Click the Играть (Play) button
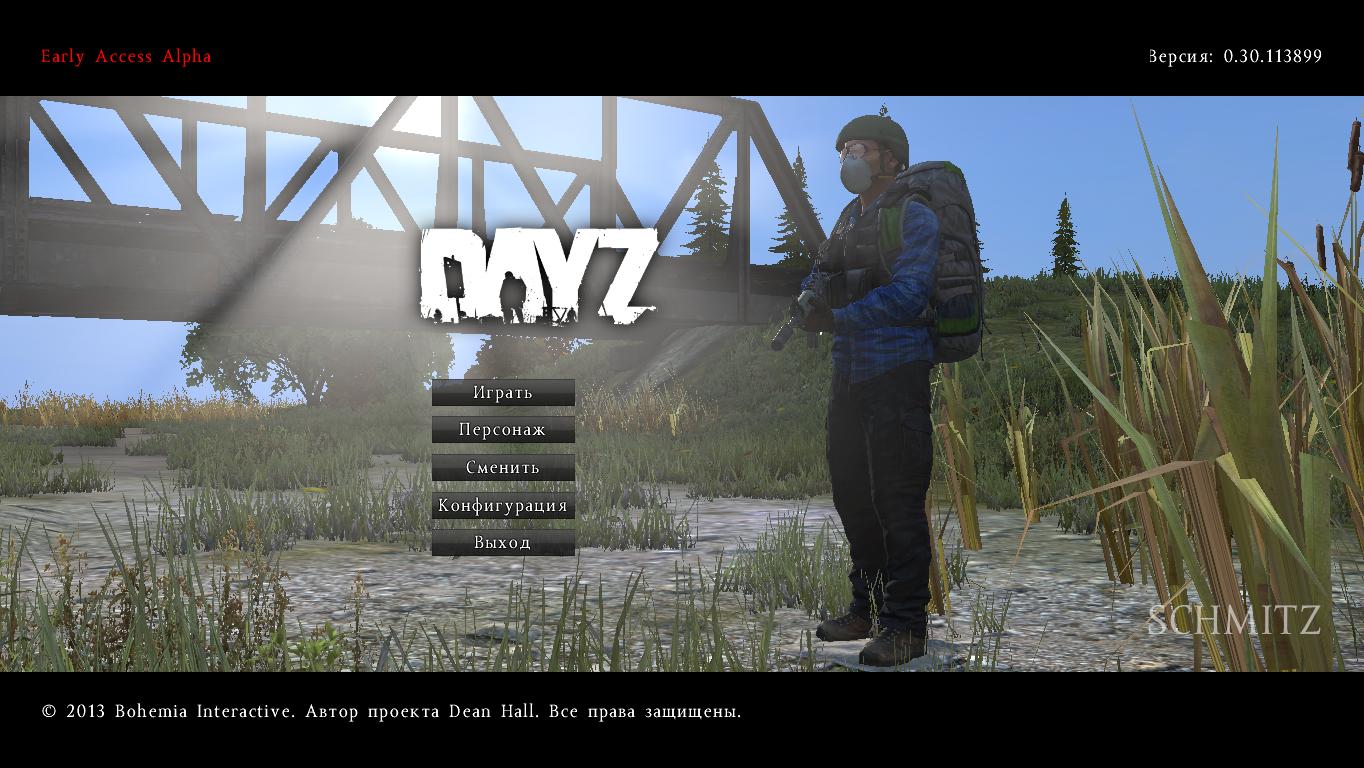This screenshot has width=1364, height=768. 503,393
